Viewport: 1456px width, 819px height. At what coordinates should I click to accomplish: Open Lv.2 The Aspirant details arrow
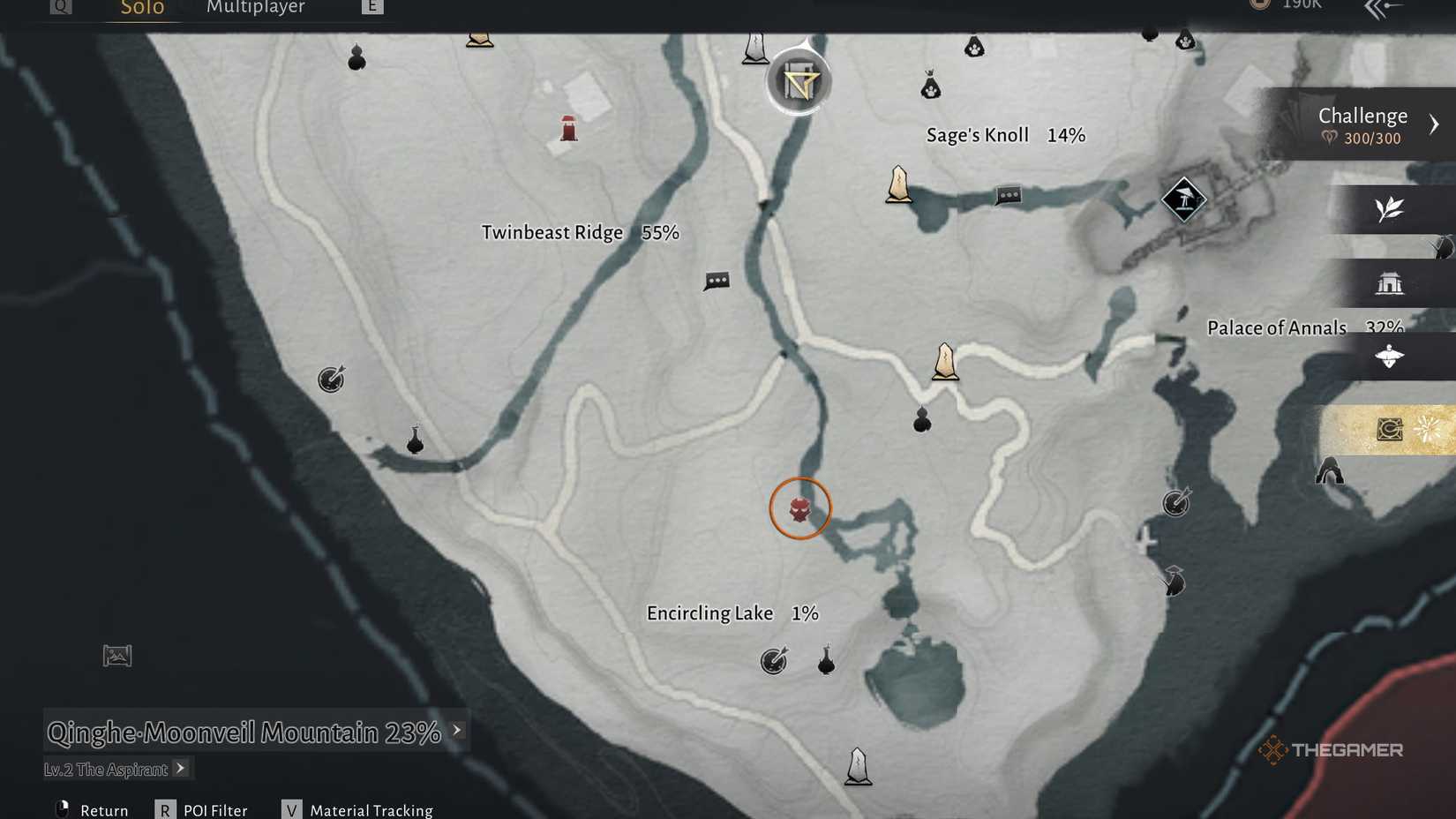180,768
